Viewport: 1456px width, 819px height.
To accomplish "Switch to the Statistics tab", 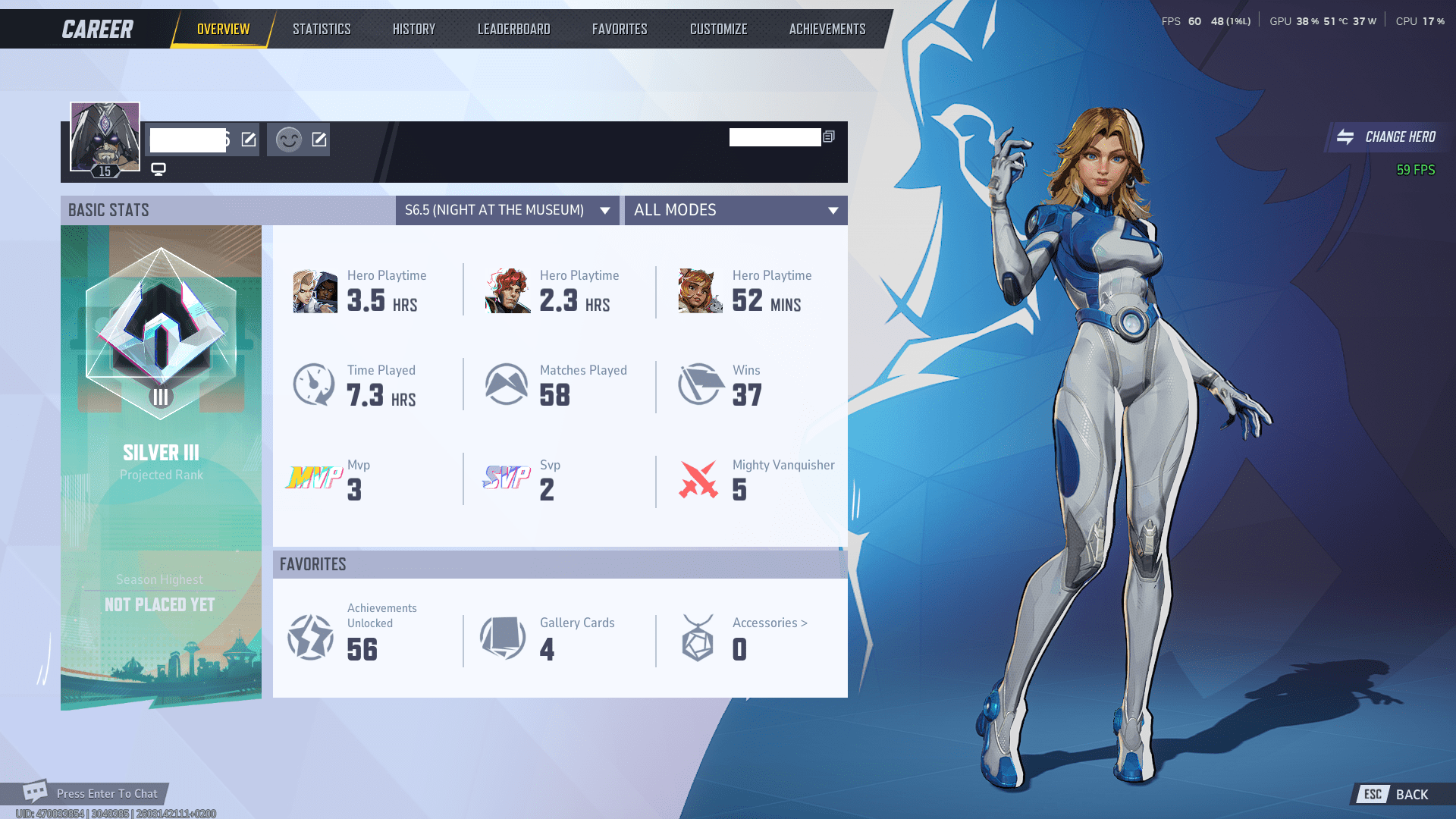I will (x=322, y=28).
